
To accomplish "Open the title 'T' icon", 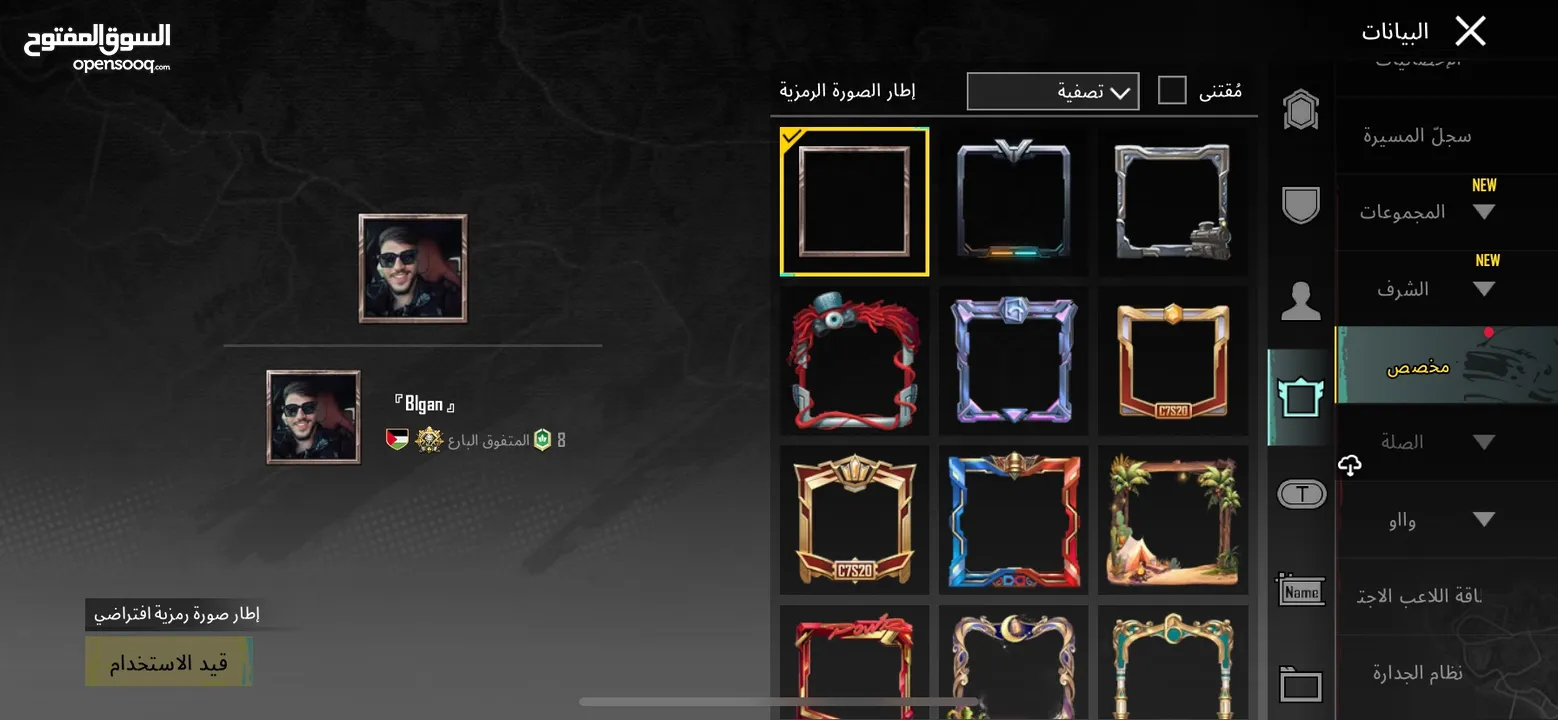I will pos(1300,493).
